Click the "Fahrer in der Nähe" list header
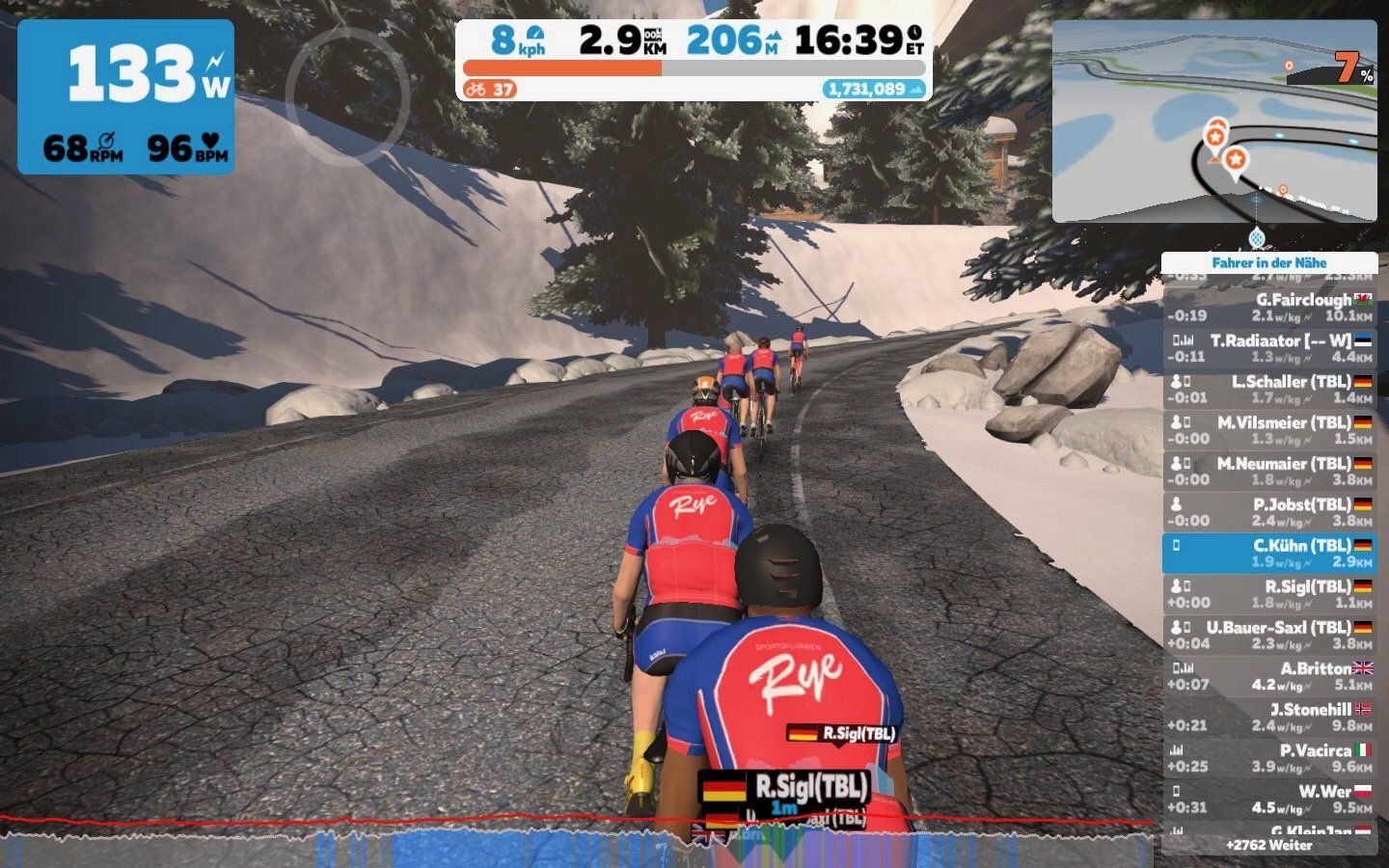This screenshot has height=868, width=1389. (x=1268, y=262)
